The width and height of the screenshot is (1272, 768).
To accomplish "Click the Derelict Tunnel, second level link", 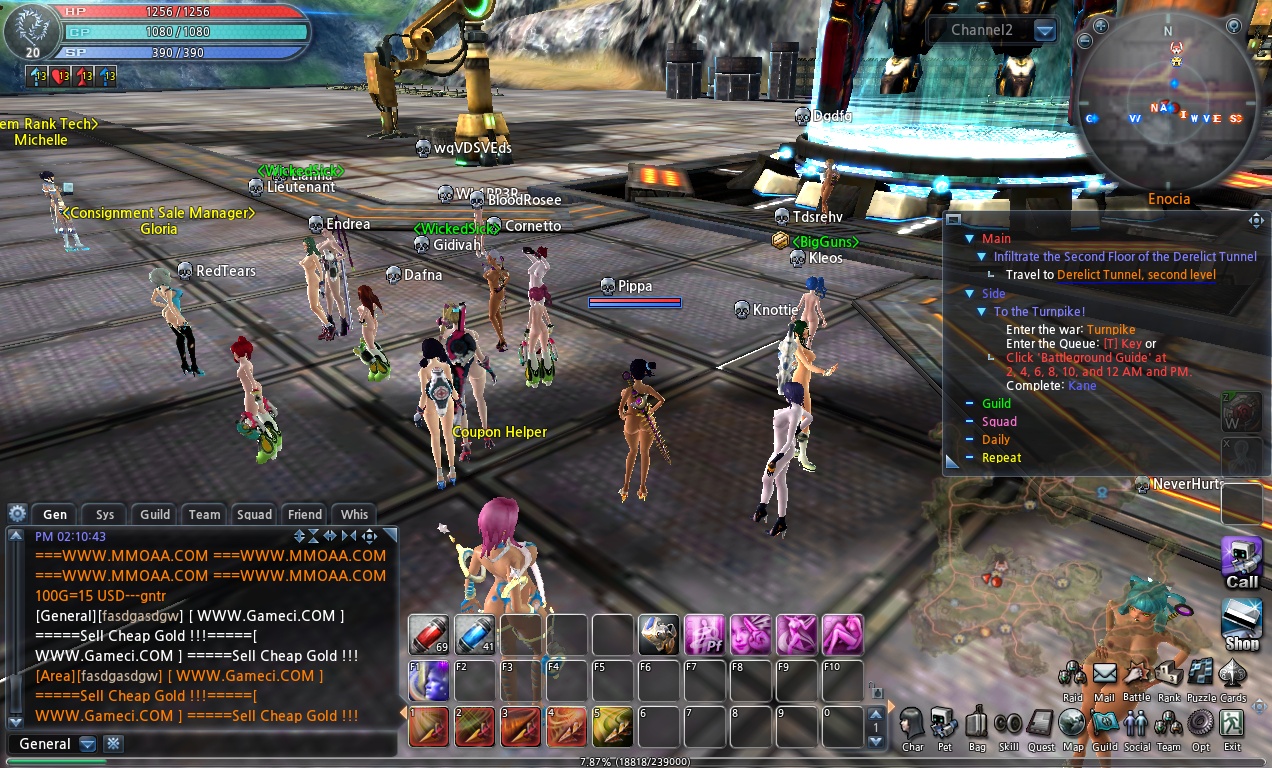I will (1136, 275).
